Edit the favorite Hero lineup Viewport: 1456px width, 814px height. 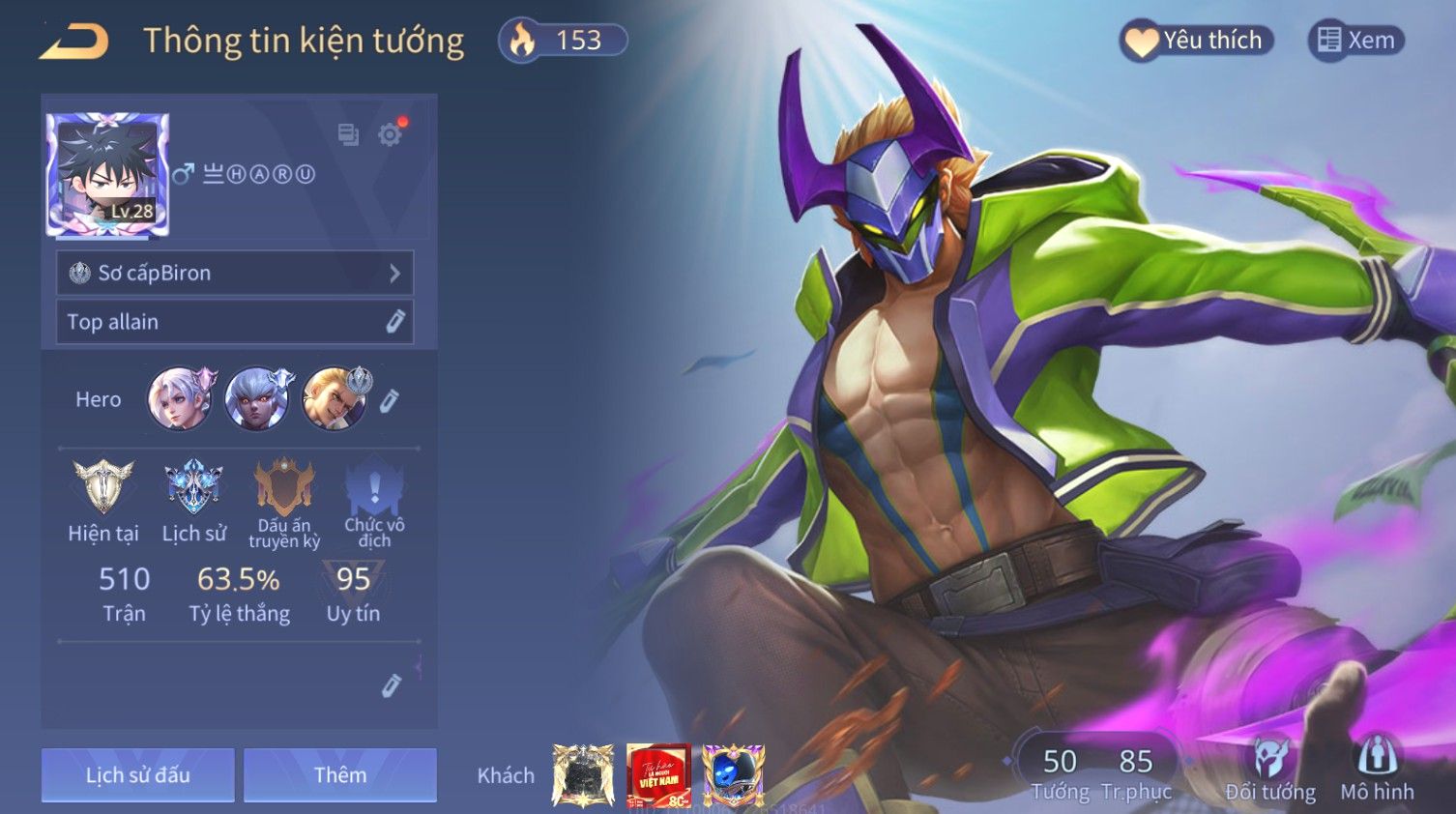pos(389,400)
